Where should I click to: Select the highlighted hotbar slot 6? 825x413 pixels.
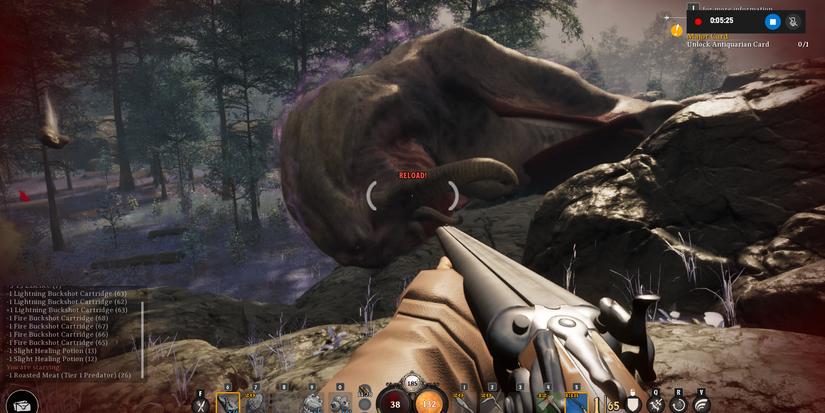coord(228,403)
